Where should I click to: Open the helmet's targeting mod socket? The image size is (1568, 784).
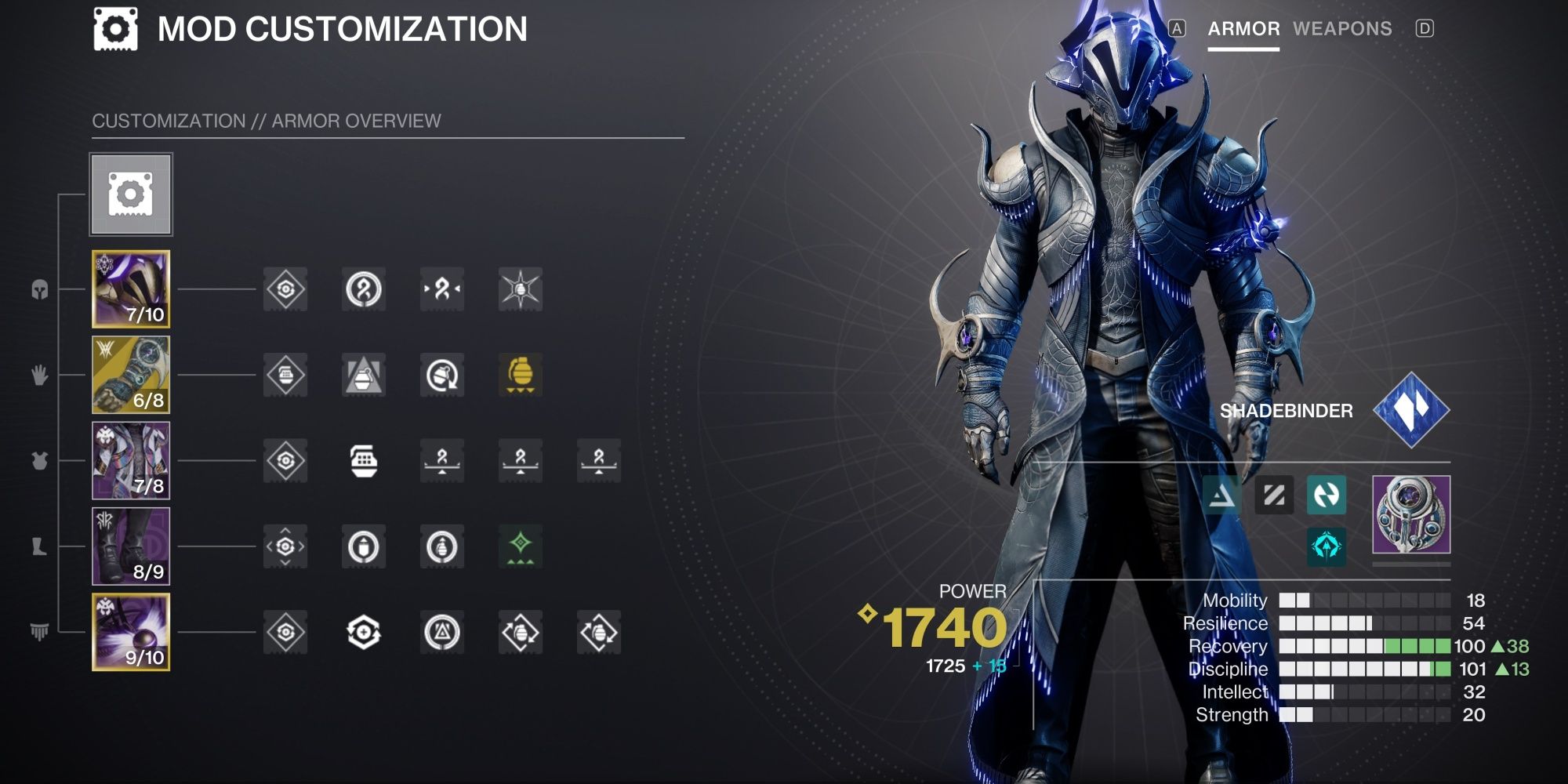point(287,289)
